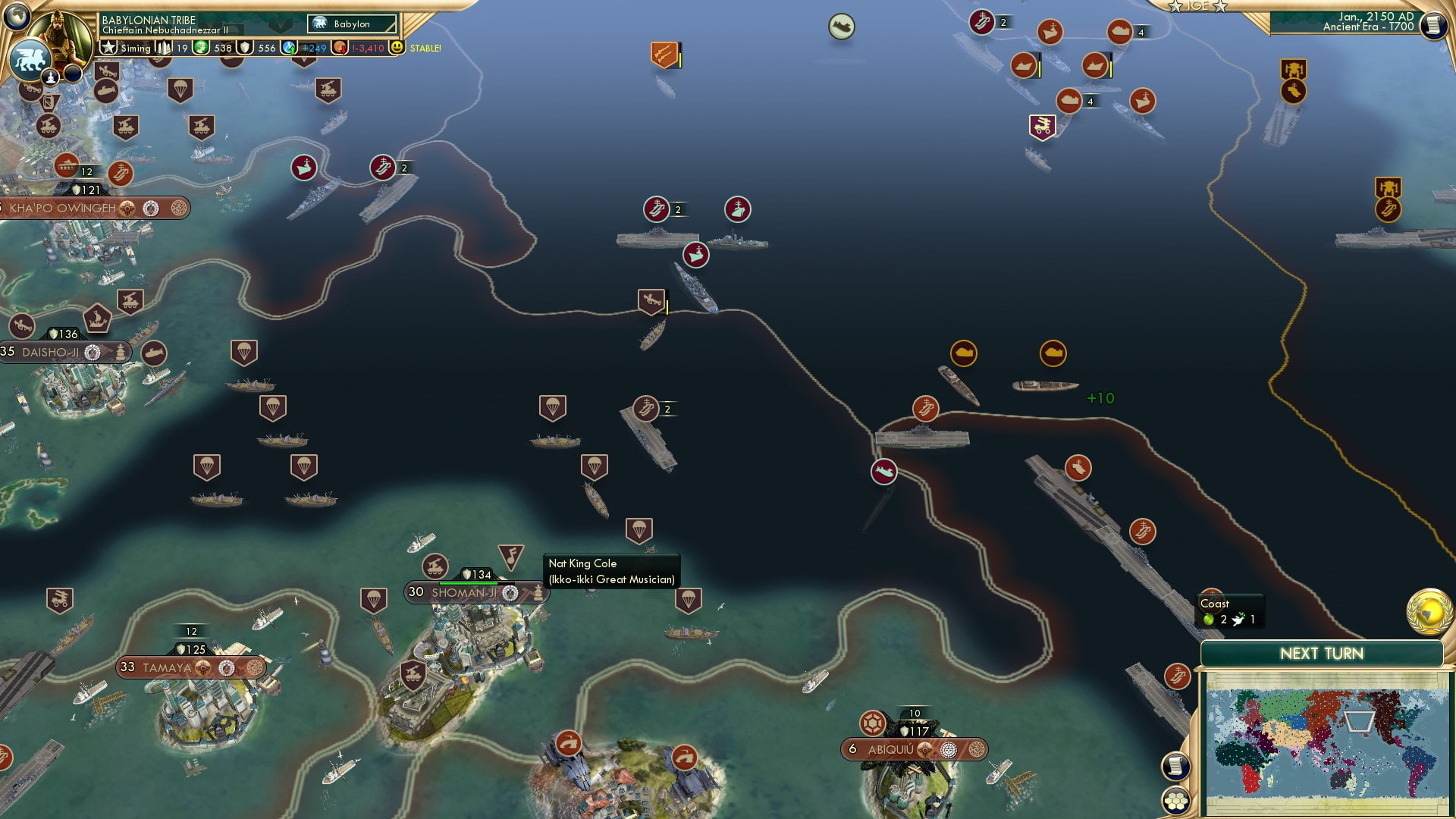Open the globe button in top-left corner

click(17, 16)
